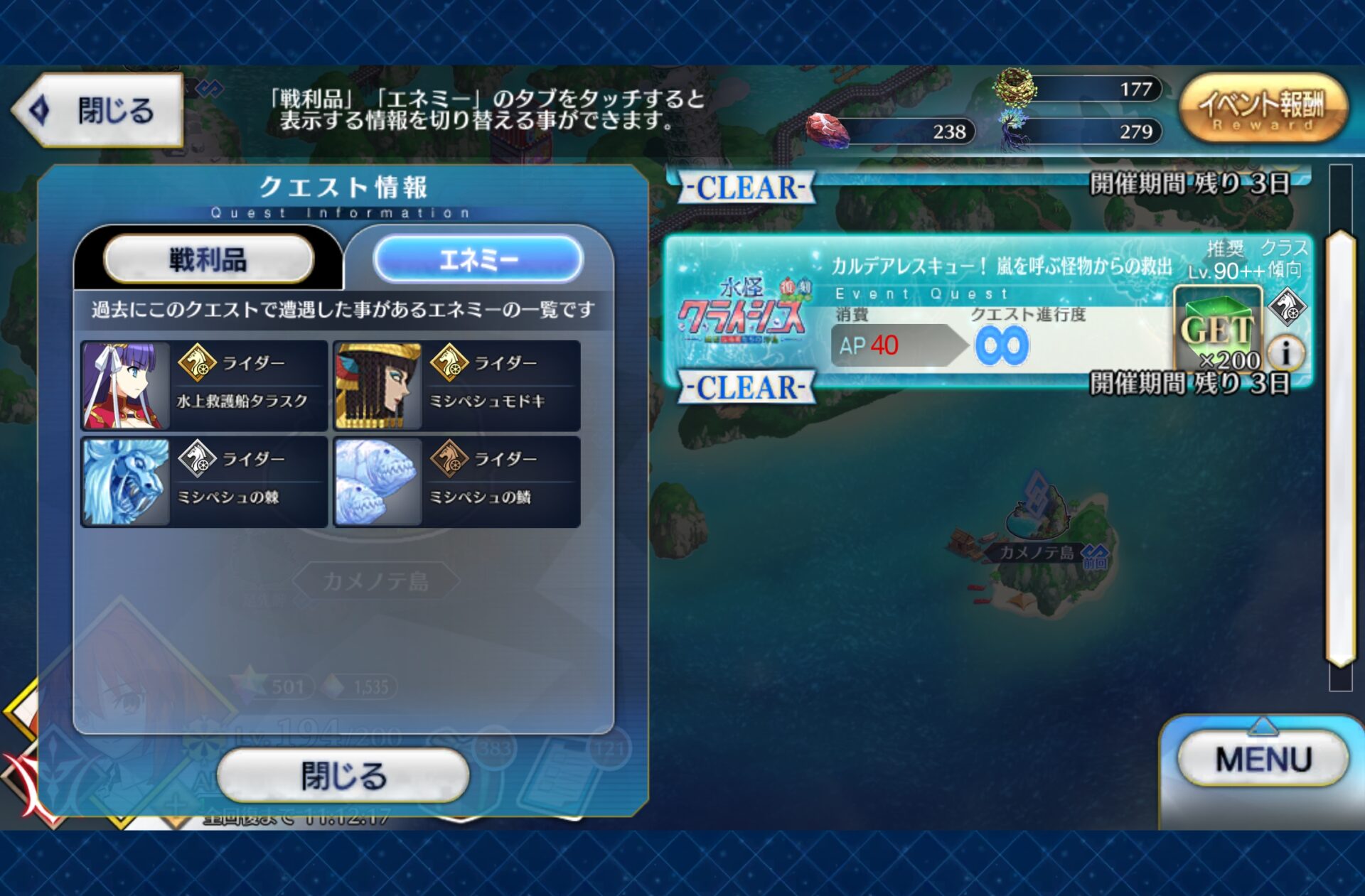Screen dimensions: 1365x896
Task: Select the 水上救護船タラスク enemy entry
Action: click(204, 386)
